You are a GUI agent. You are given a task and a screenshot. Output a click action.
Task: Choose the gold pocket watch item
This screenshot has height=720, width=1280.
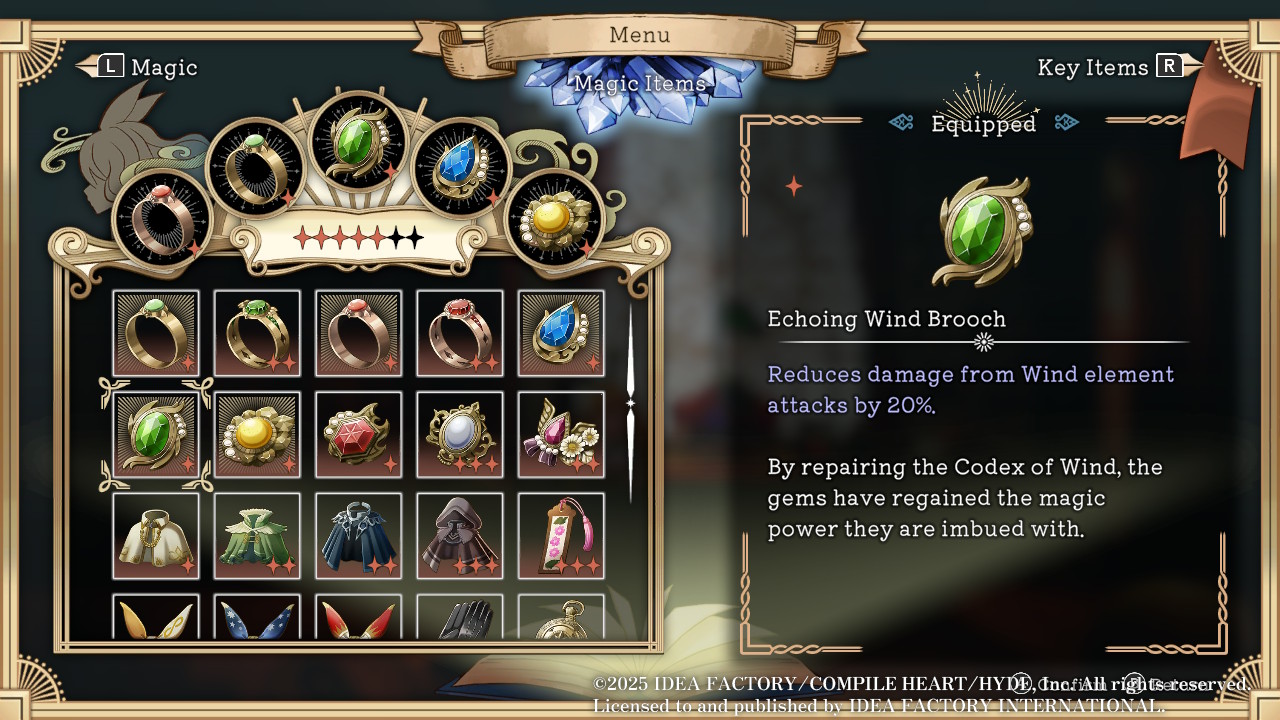(561, 618)
